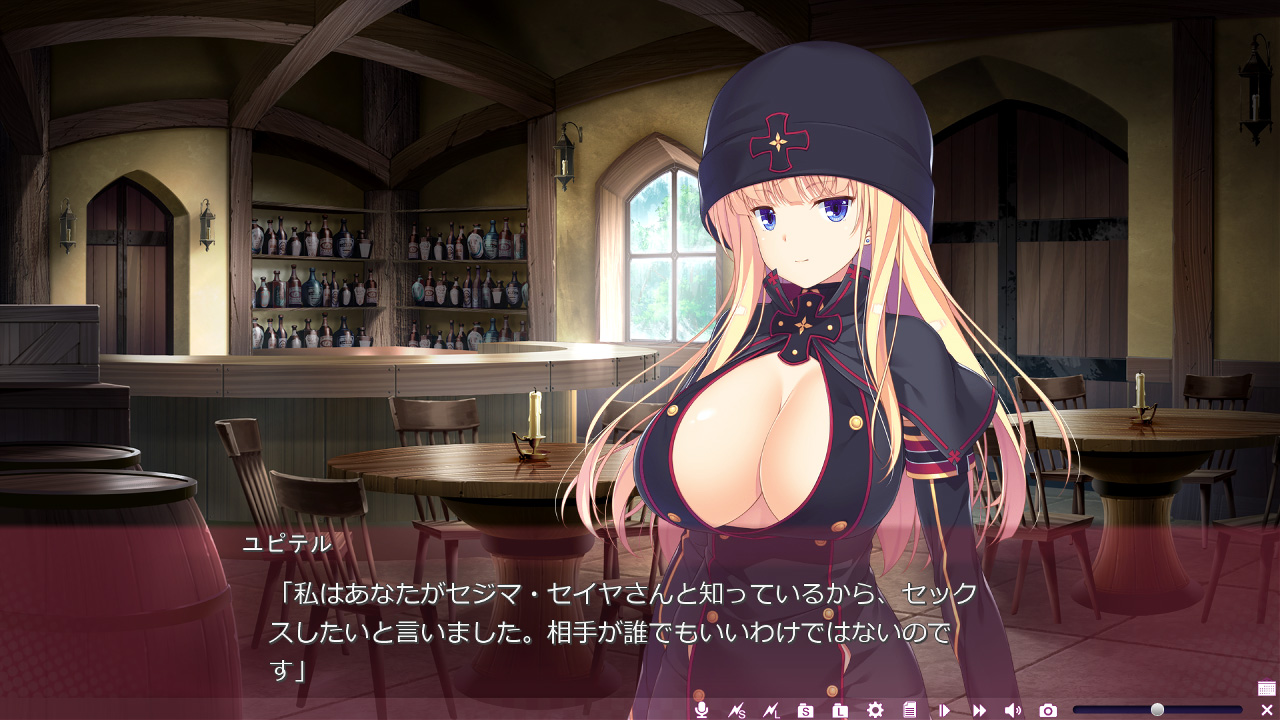1280x720 pixels.
Task: Show the backlog text history icon
Action: point(909,710)
